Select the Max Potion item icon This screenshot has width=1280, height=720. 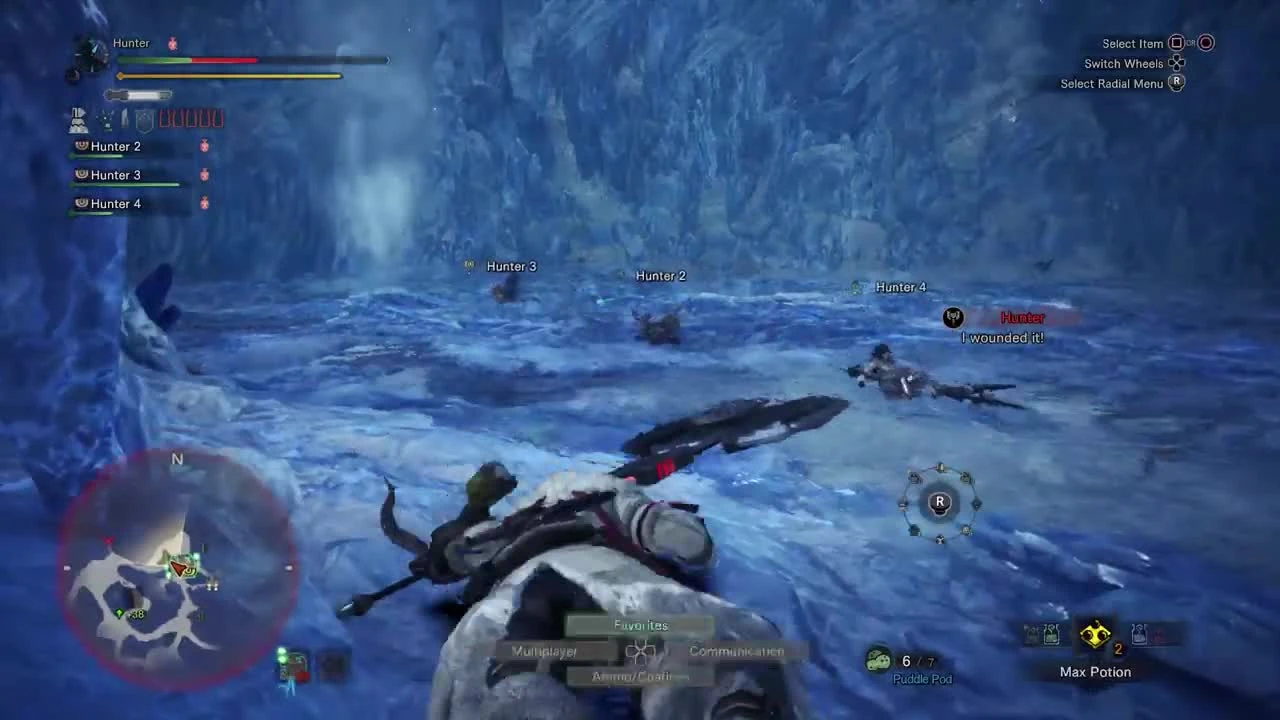(1096, 633)
